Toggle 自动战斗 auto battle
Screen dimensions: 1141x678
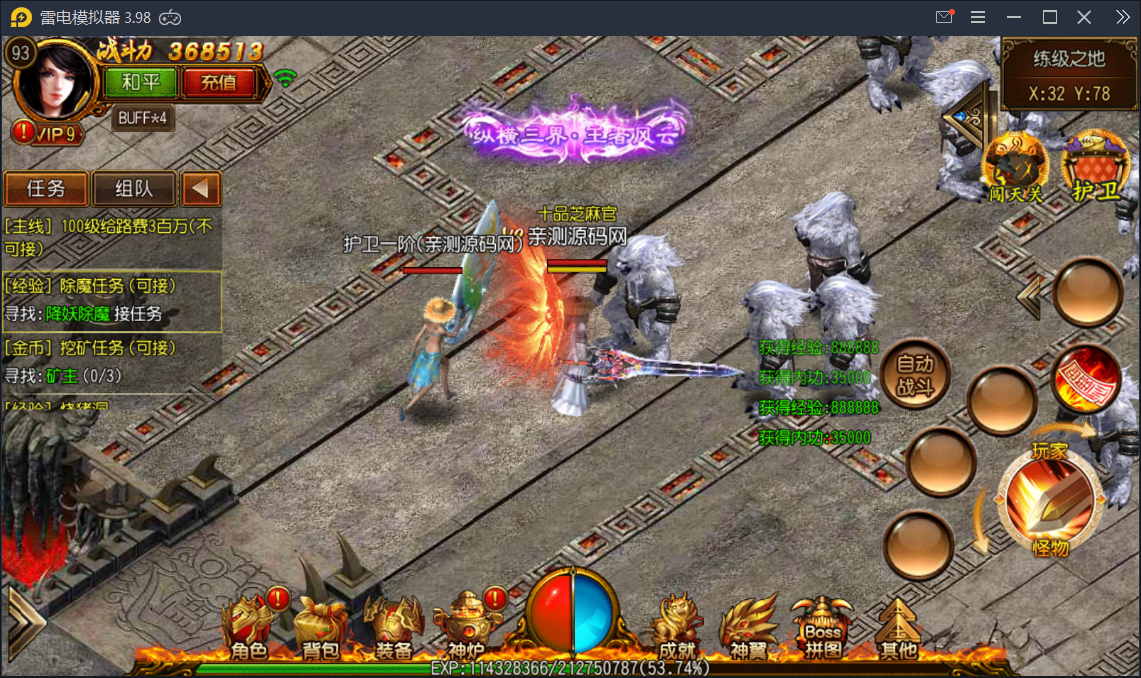point(914,374)
